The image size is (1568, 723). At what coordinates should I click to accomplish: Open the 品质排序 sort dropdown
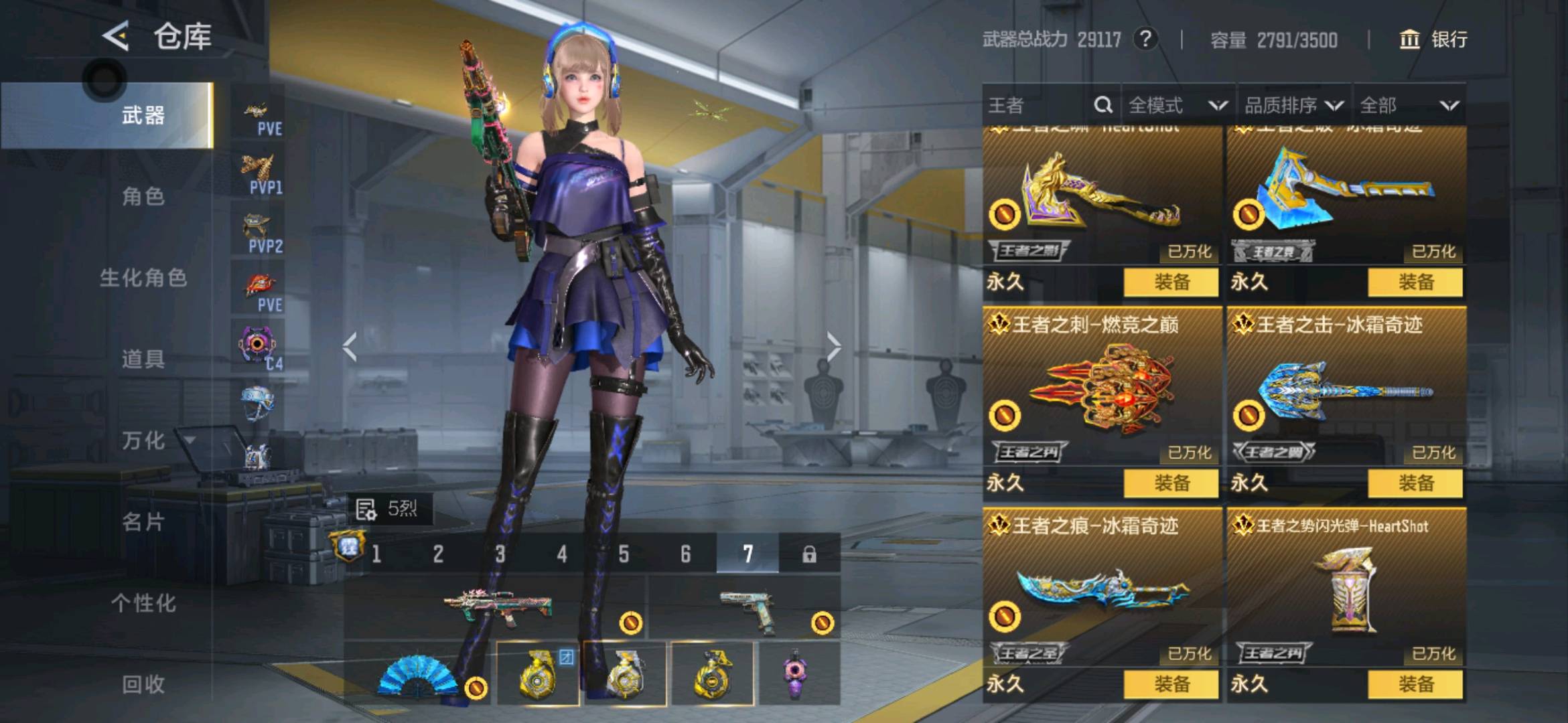click(x=1293, y=105)
